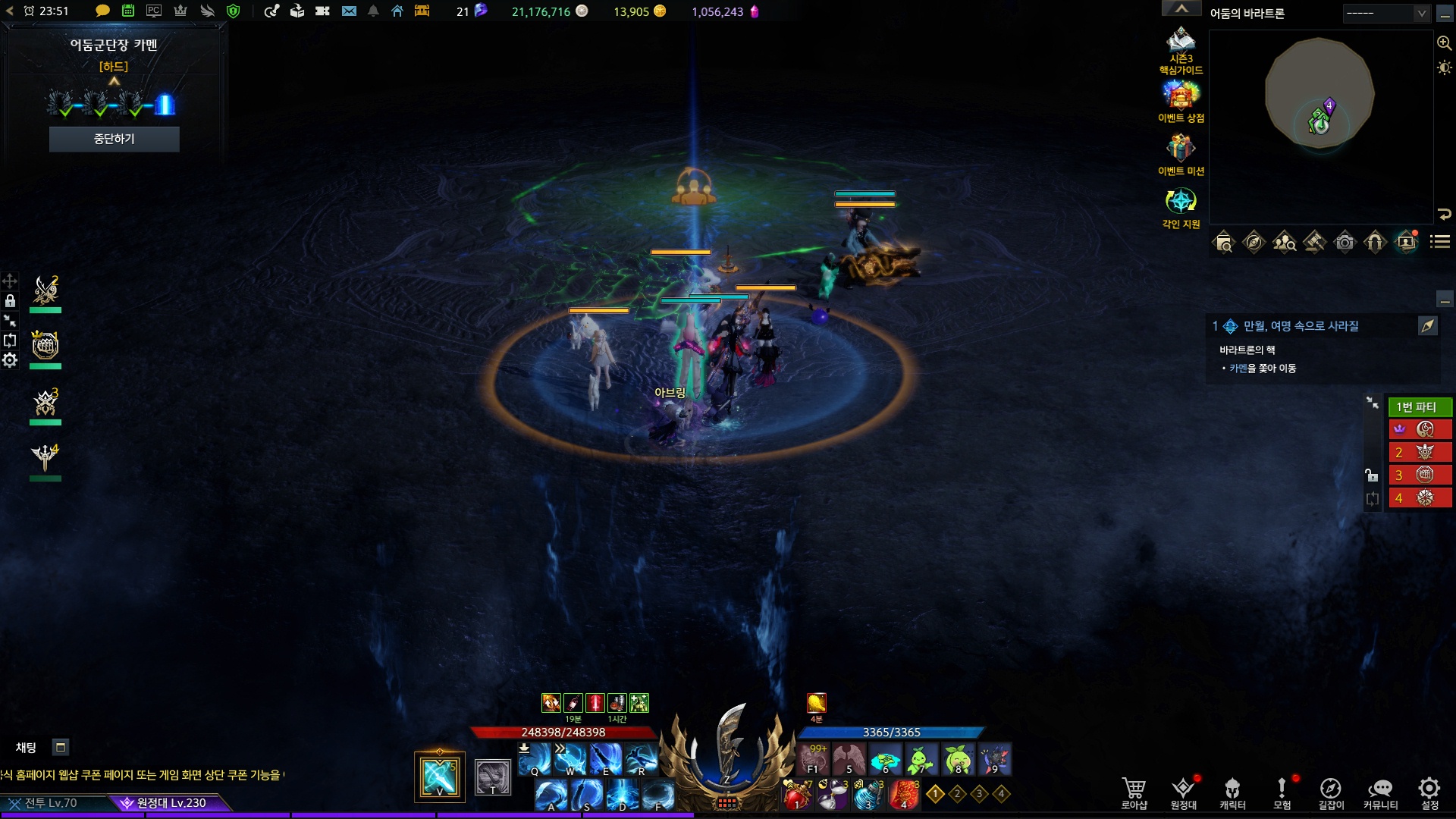Viewport: 1456px width, 819px height.
Task: Toggle the chat window button beside 채팅
Action: (x=61, y=748)
